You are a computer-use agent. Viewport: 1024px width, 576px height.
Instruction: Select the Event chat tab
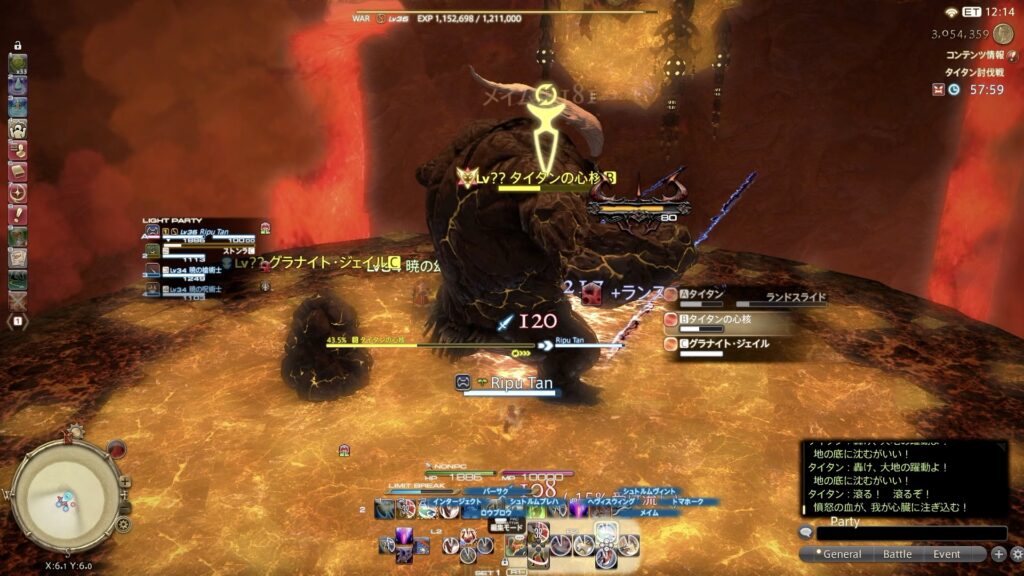click(x=946, y=554)
